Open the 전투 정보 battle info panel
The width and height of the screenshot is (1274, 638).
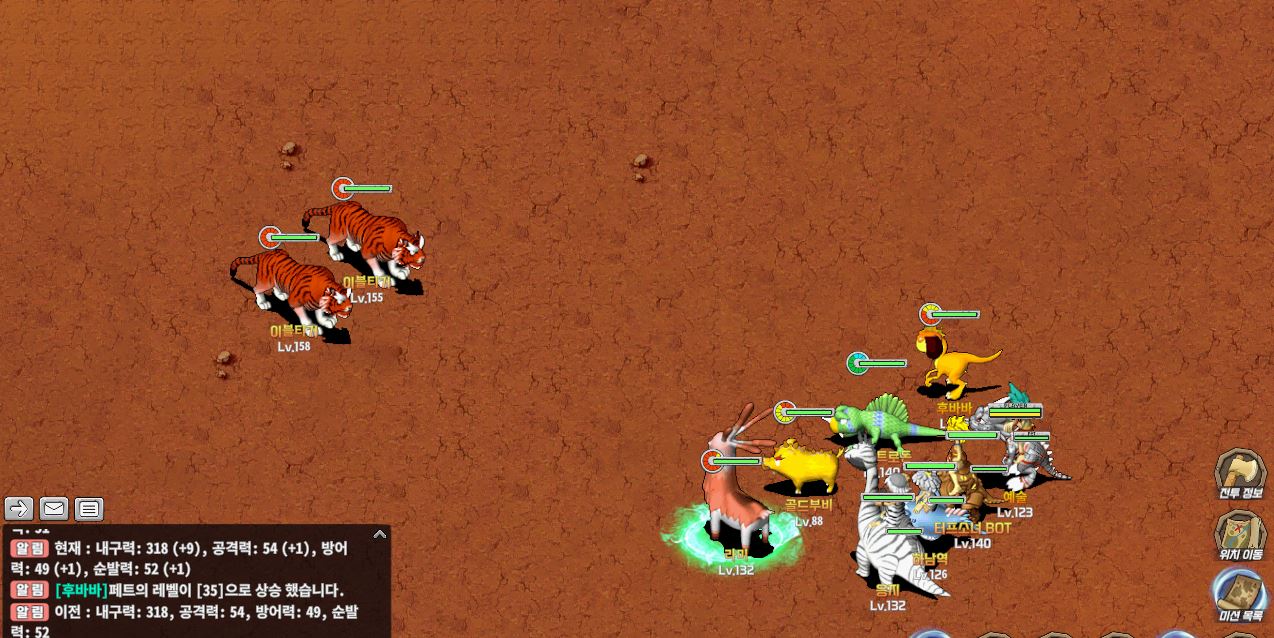tap(1240, 472)
